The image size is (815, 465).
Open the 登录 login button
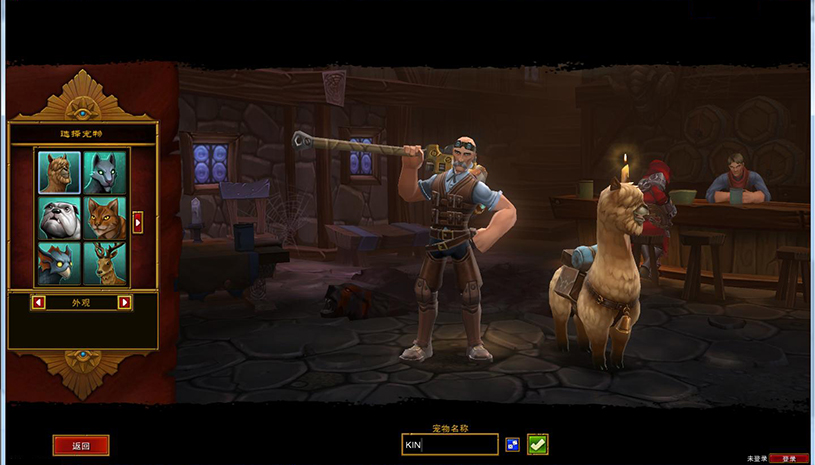(x=789, y=458)
